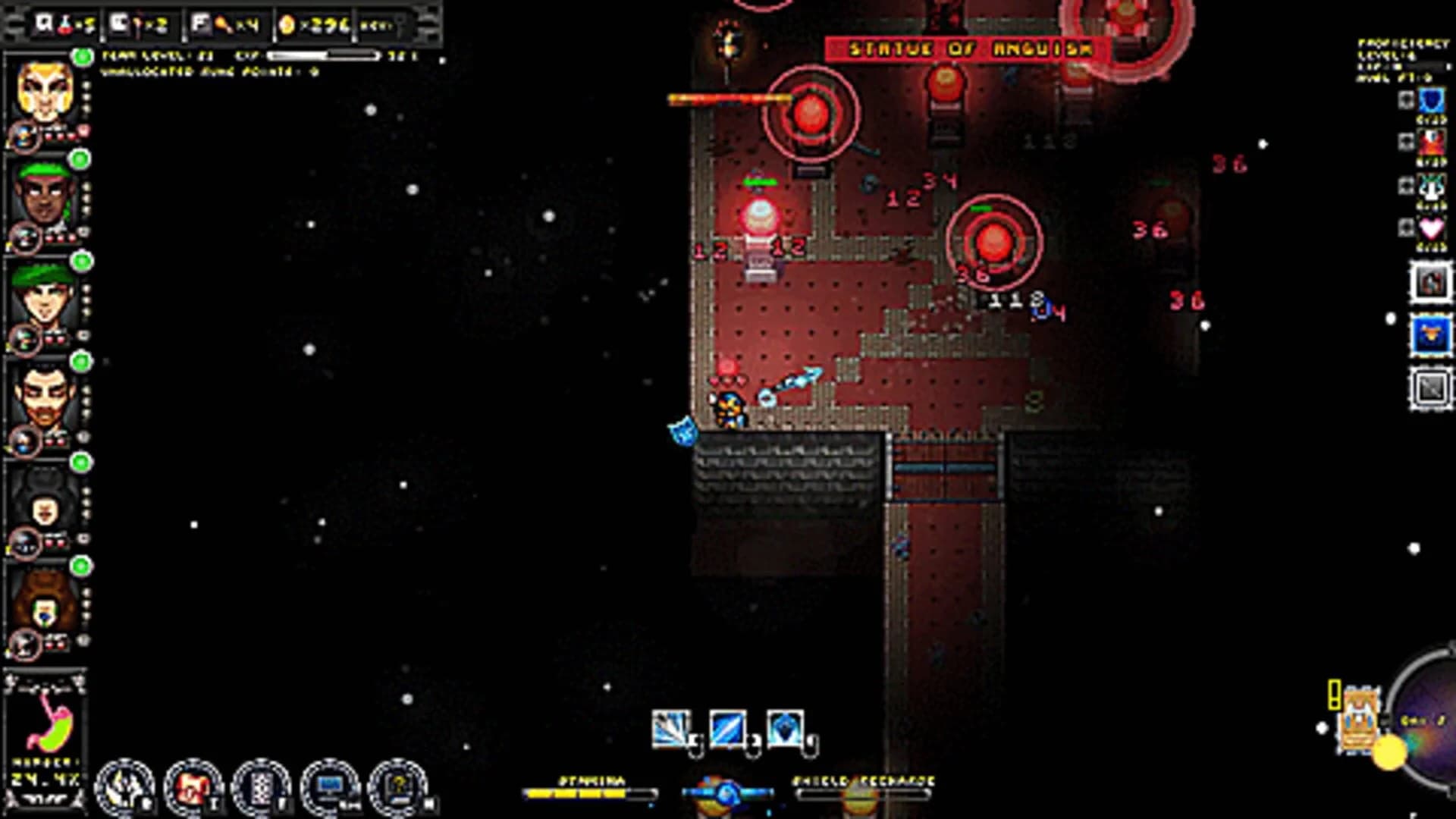Toggle the checkbox beside the shield proficiency

(1407, 99)
